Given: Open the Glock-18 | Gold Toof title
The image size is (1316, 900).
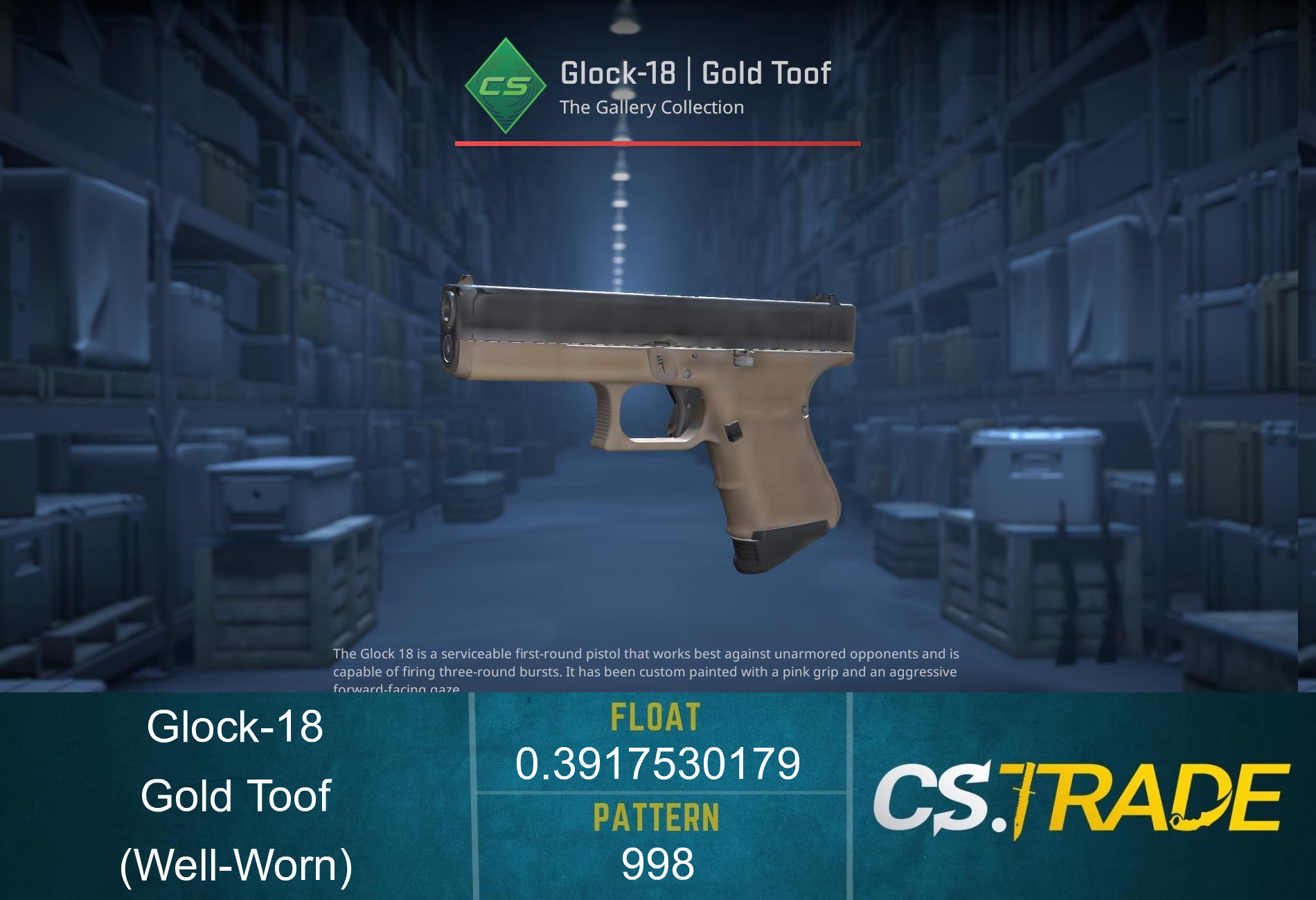Looking at the screenshot, I should (x=695, y=72).
